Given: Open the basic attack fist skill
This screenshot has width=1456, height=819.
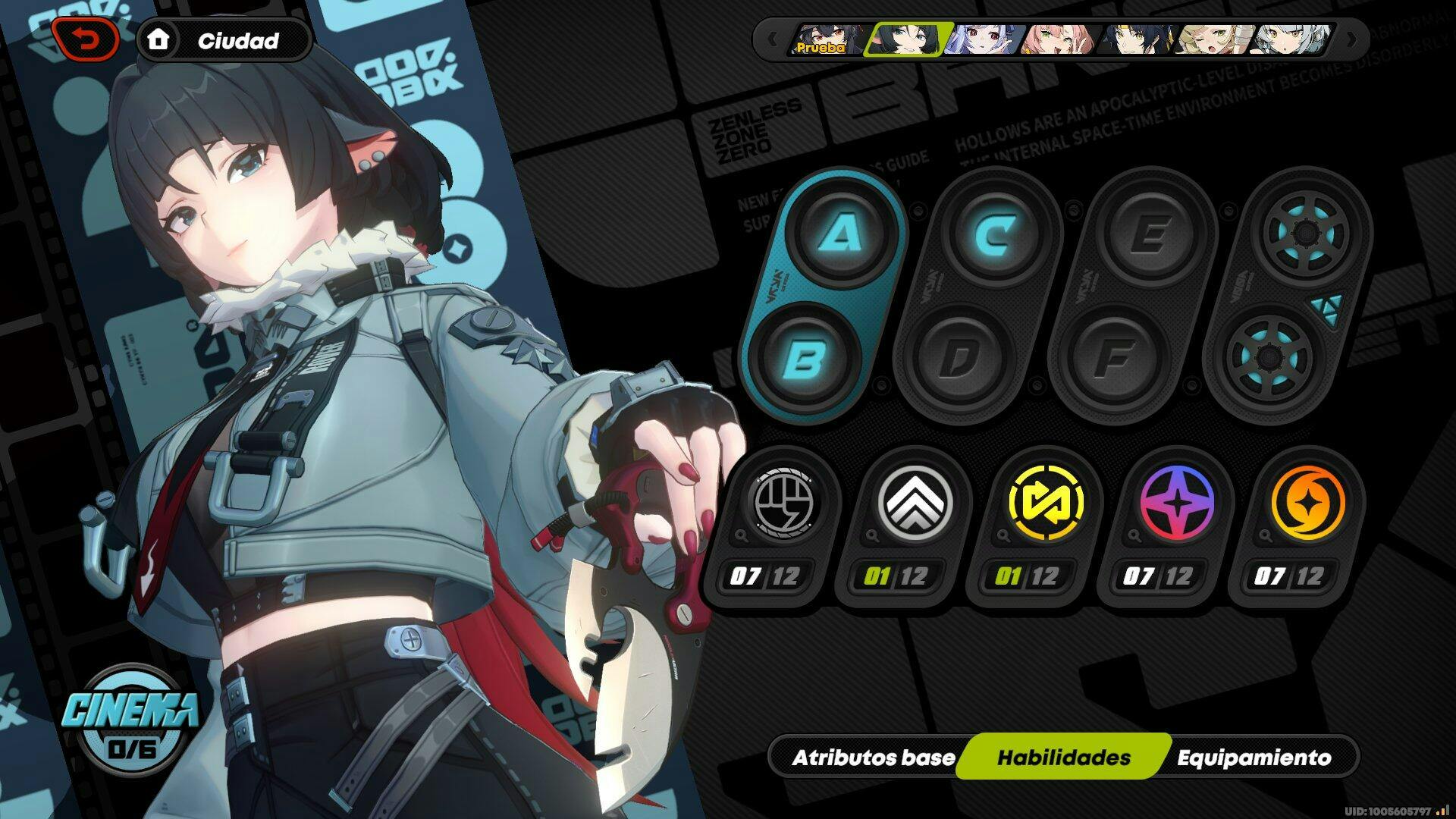Looking at the screenshot, I should tap(780, 502).
